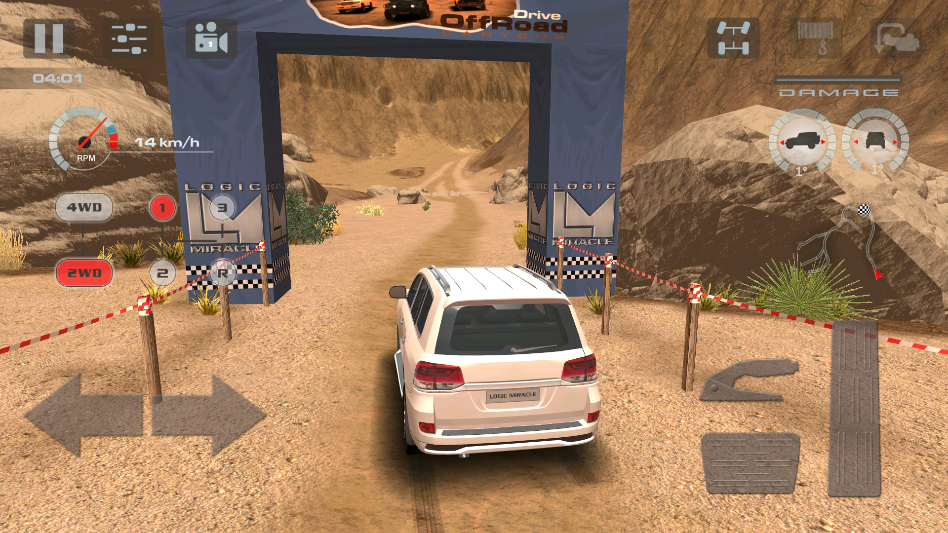
Task: Shift into reverse gear R
Action: [222, 271]
